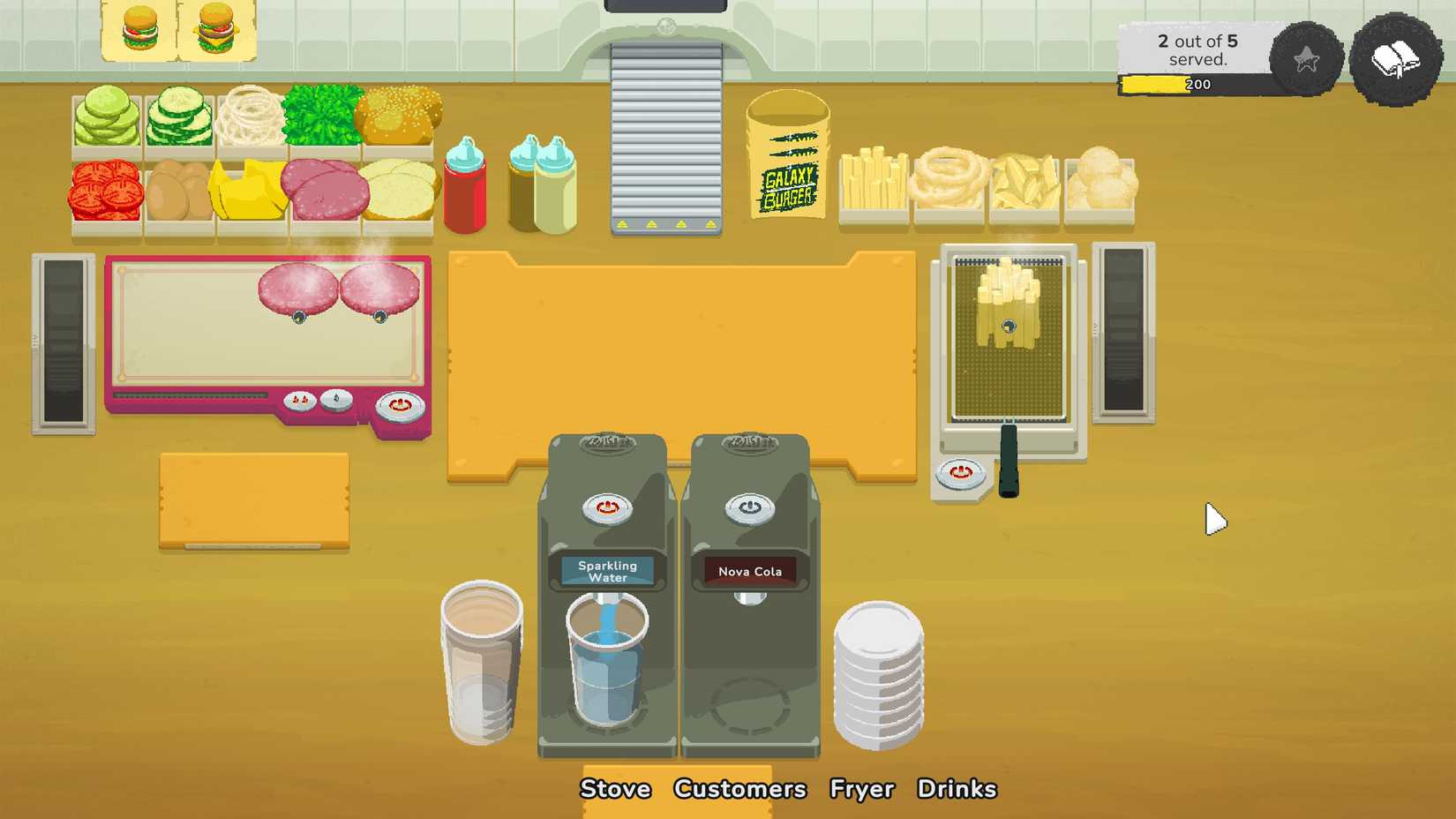Screen dimensions: 1456x819
Task: Open the Drinks station tab
Action: 957,788
